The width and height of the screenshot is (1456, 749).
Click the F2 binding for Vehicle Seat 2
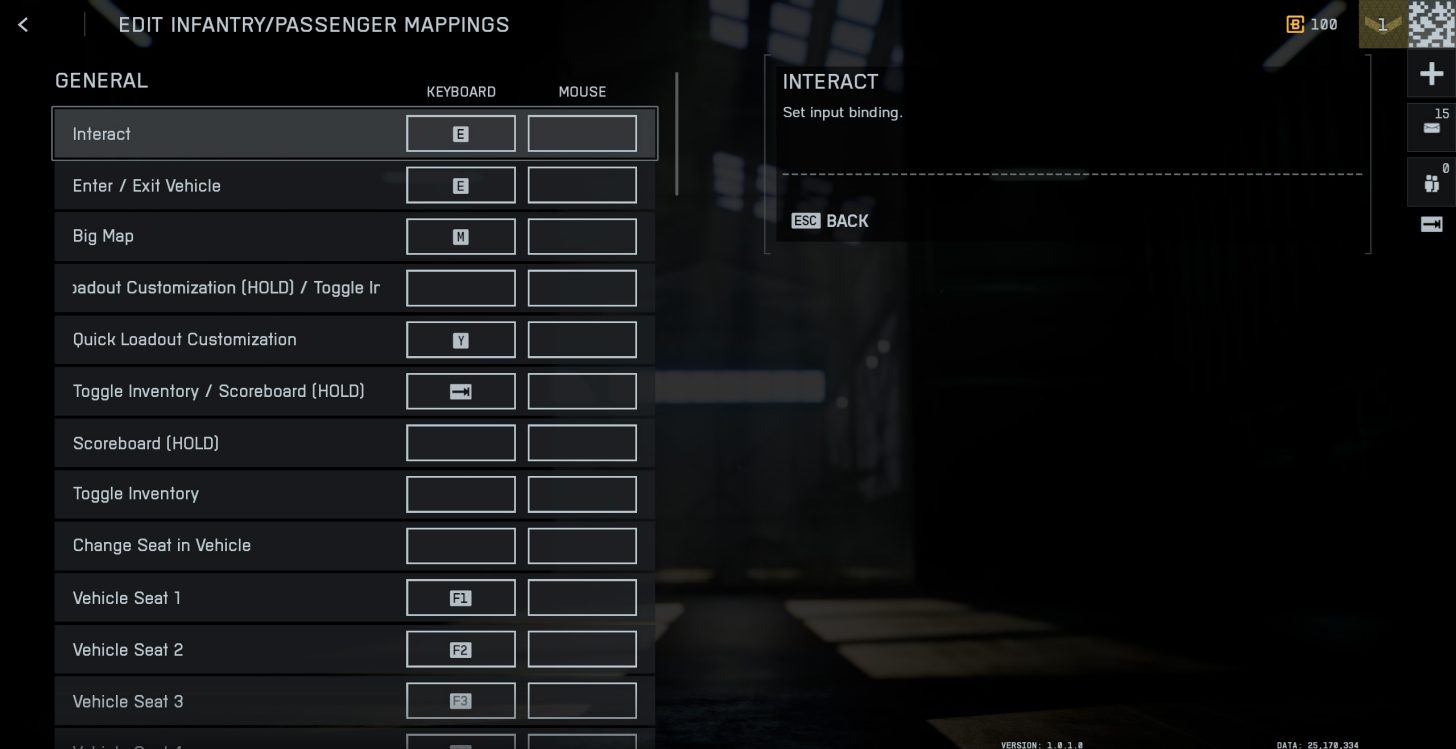460,649
